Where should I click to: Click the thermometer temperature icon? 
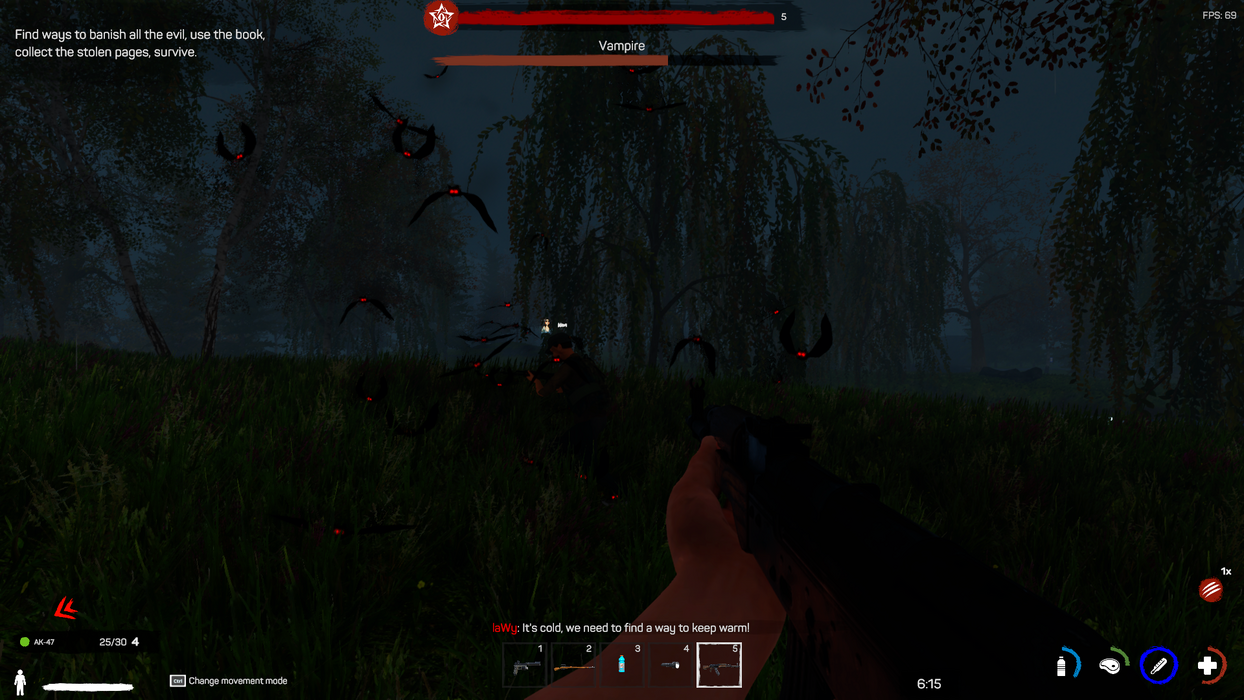[x=1159, y=665]
